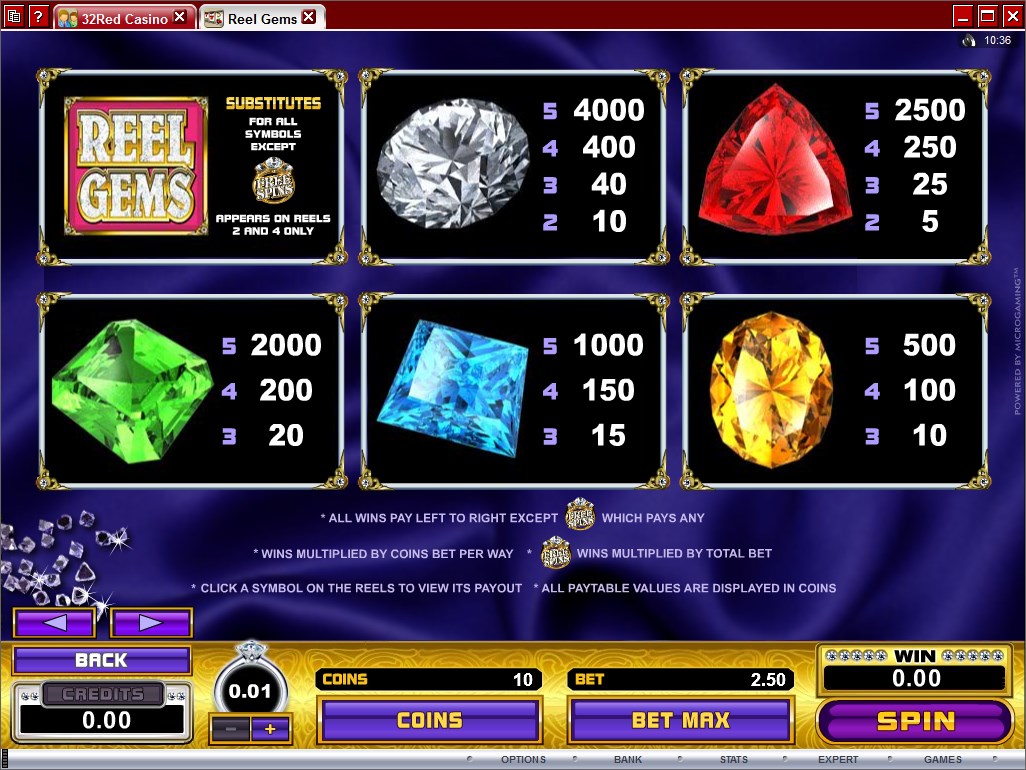Screen dimensions: 1026x770
Task: Close the casino window
Action: (x=1012, y=15)
